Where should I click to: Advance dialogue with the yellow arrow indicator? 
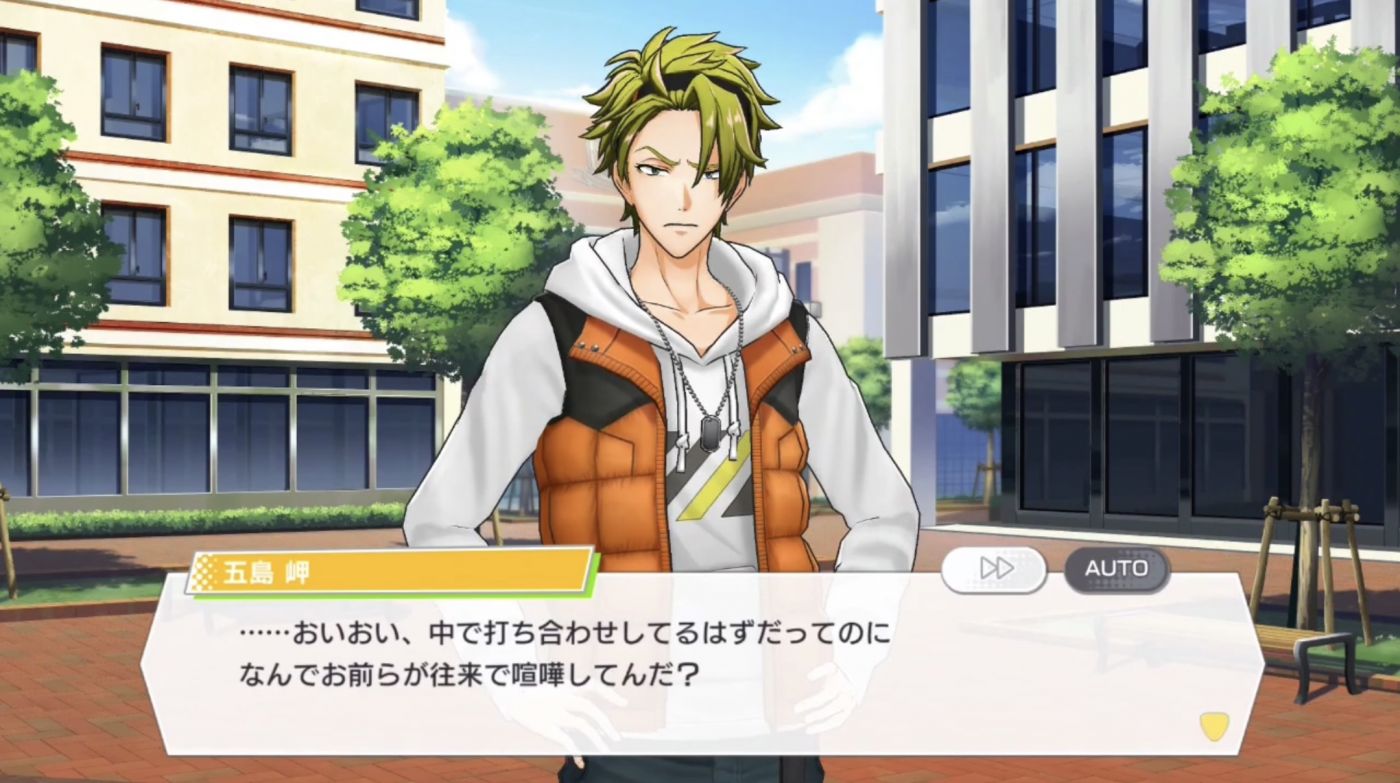tap(1214, 725)
